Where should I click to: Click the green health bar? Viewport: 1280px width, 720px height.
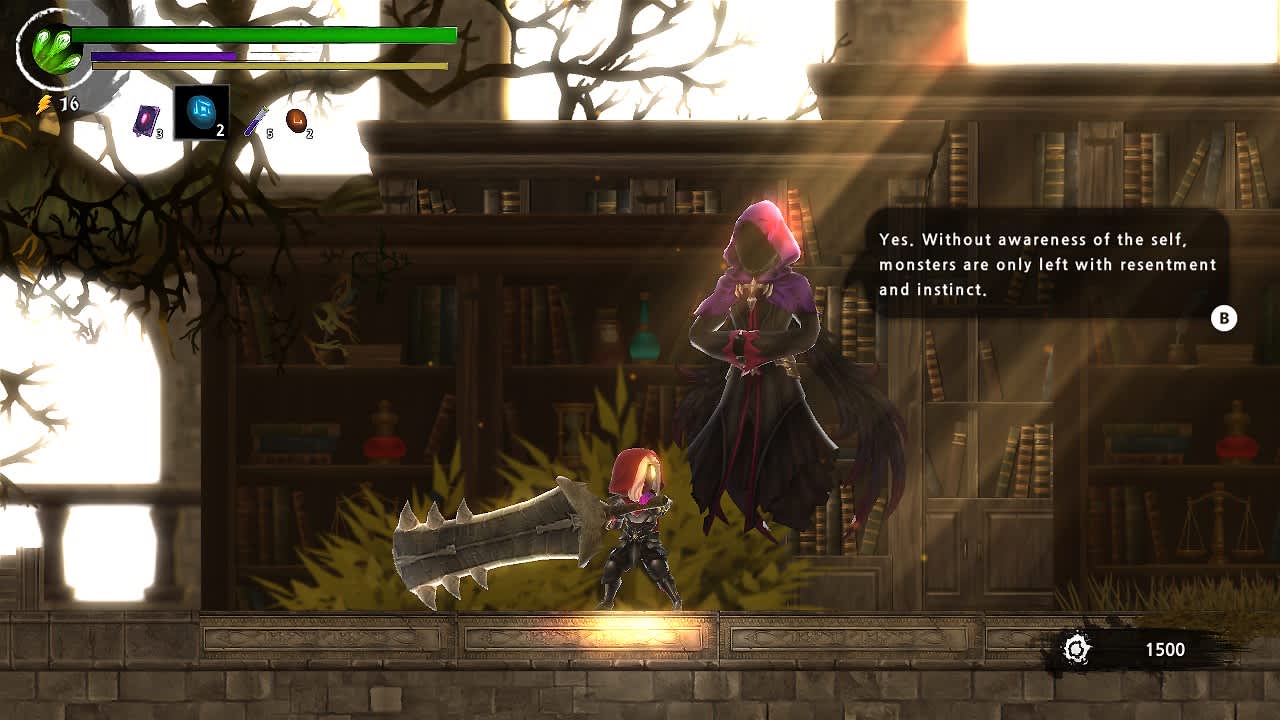pos(260,33)
